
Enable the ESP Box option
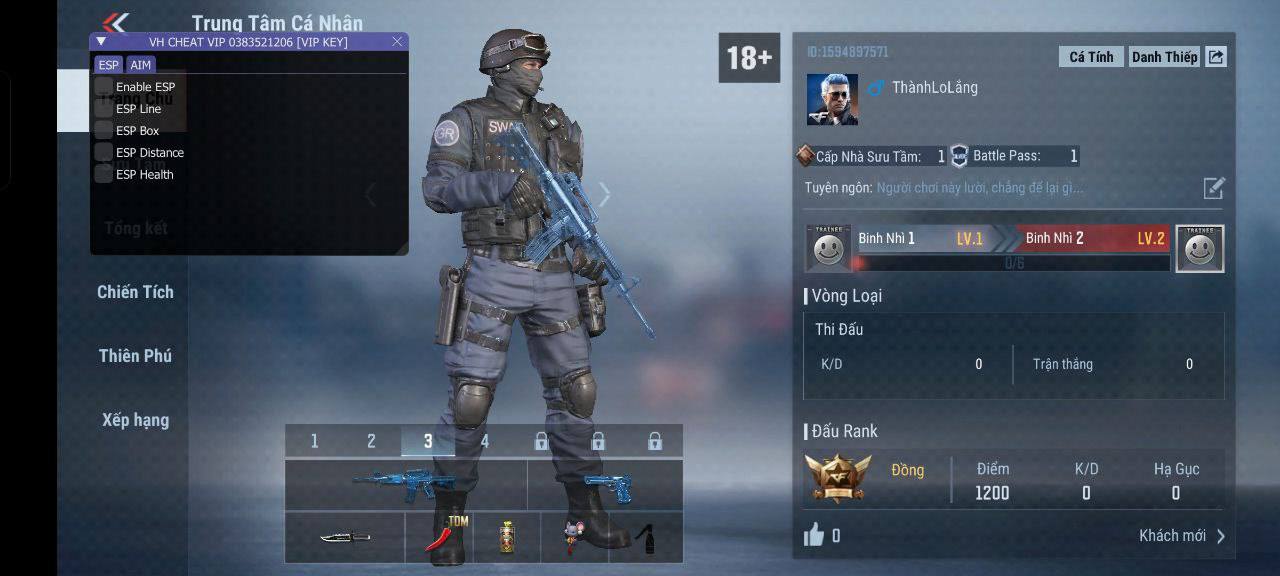[104, 130]
